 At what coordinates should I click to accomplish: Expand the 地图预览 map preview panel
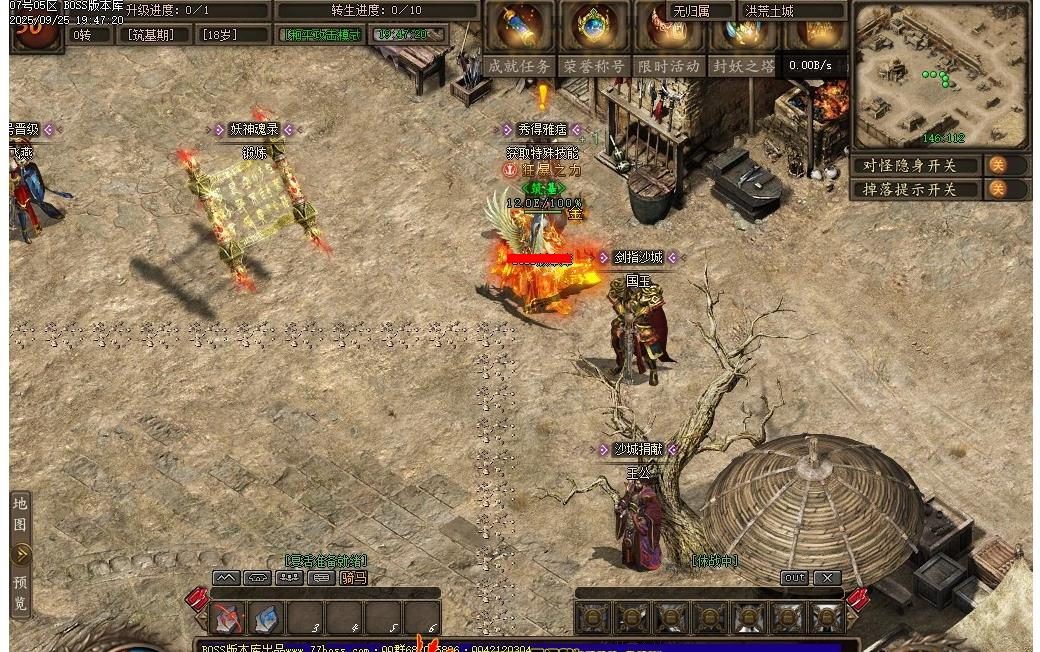21,554
